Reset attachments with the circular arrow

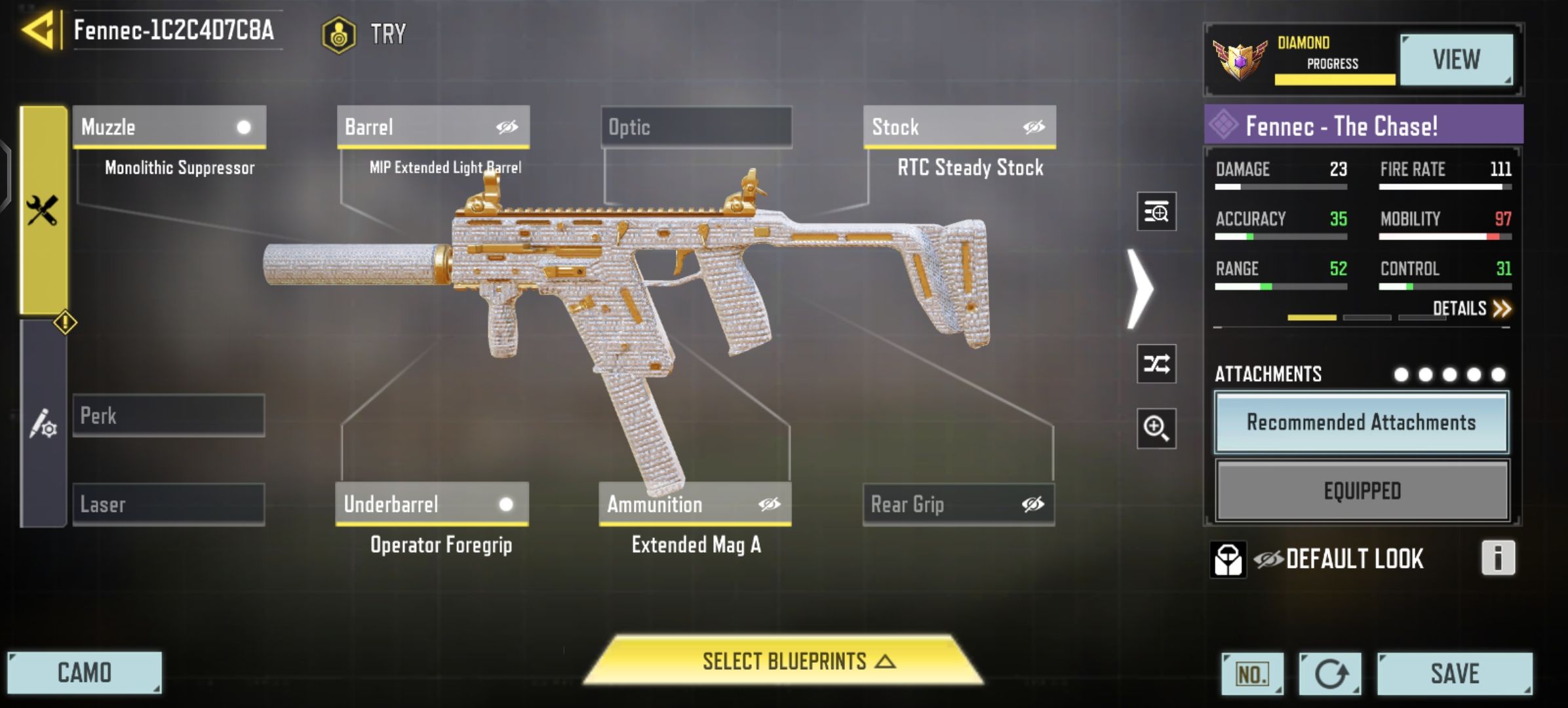pyautogui.click(x=1330, y=674)
